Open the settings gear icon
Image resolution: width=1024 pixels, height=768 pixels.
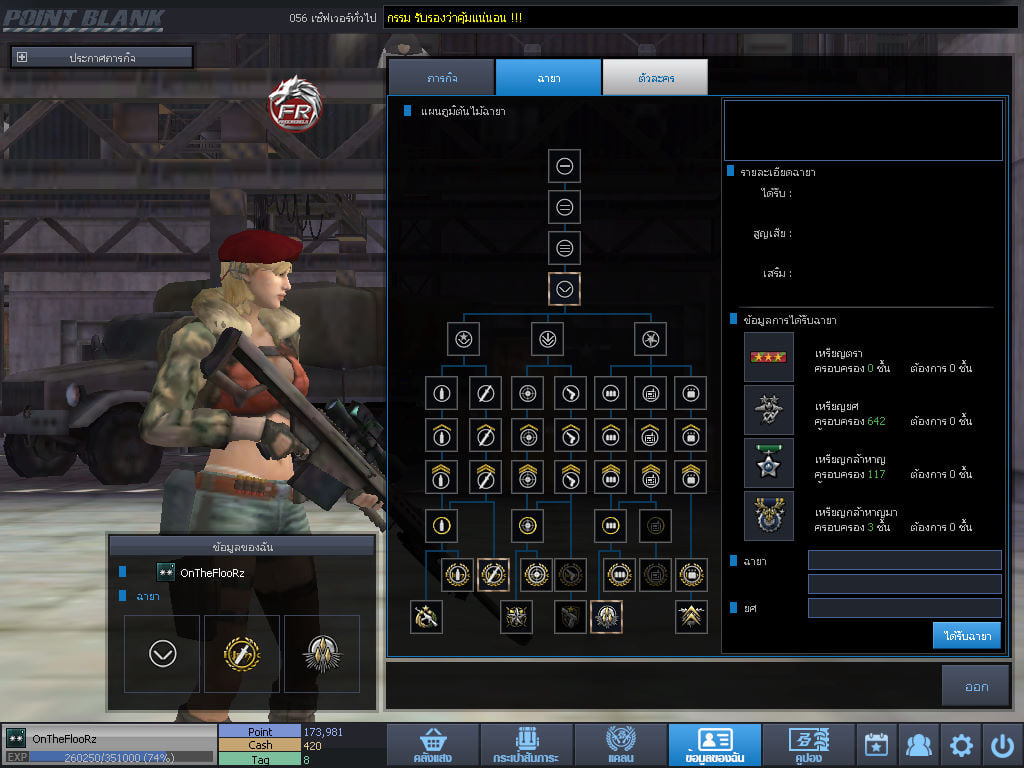961,745
